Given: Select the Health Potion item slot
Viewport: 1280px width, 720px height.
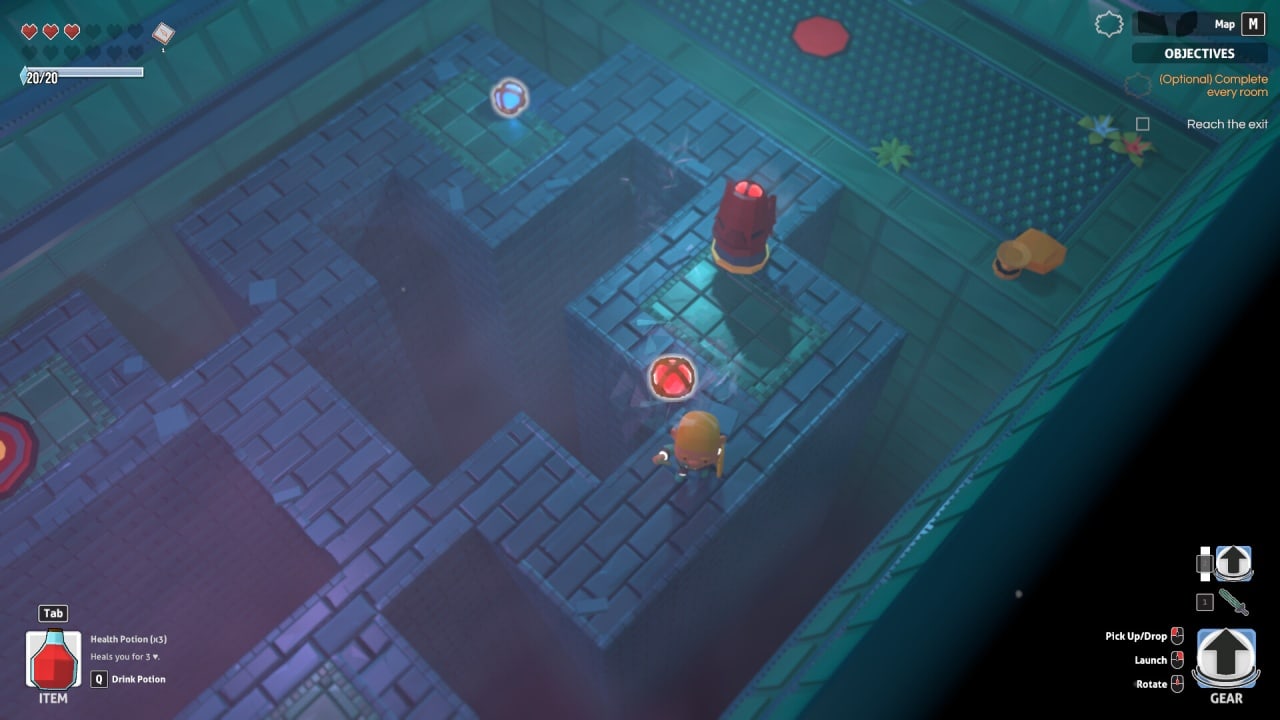Looking at the screenshot, I should (x=53, y=659).
